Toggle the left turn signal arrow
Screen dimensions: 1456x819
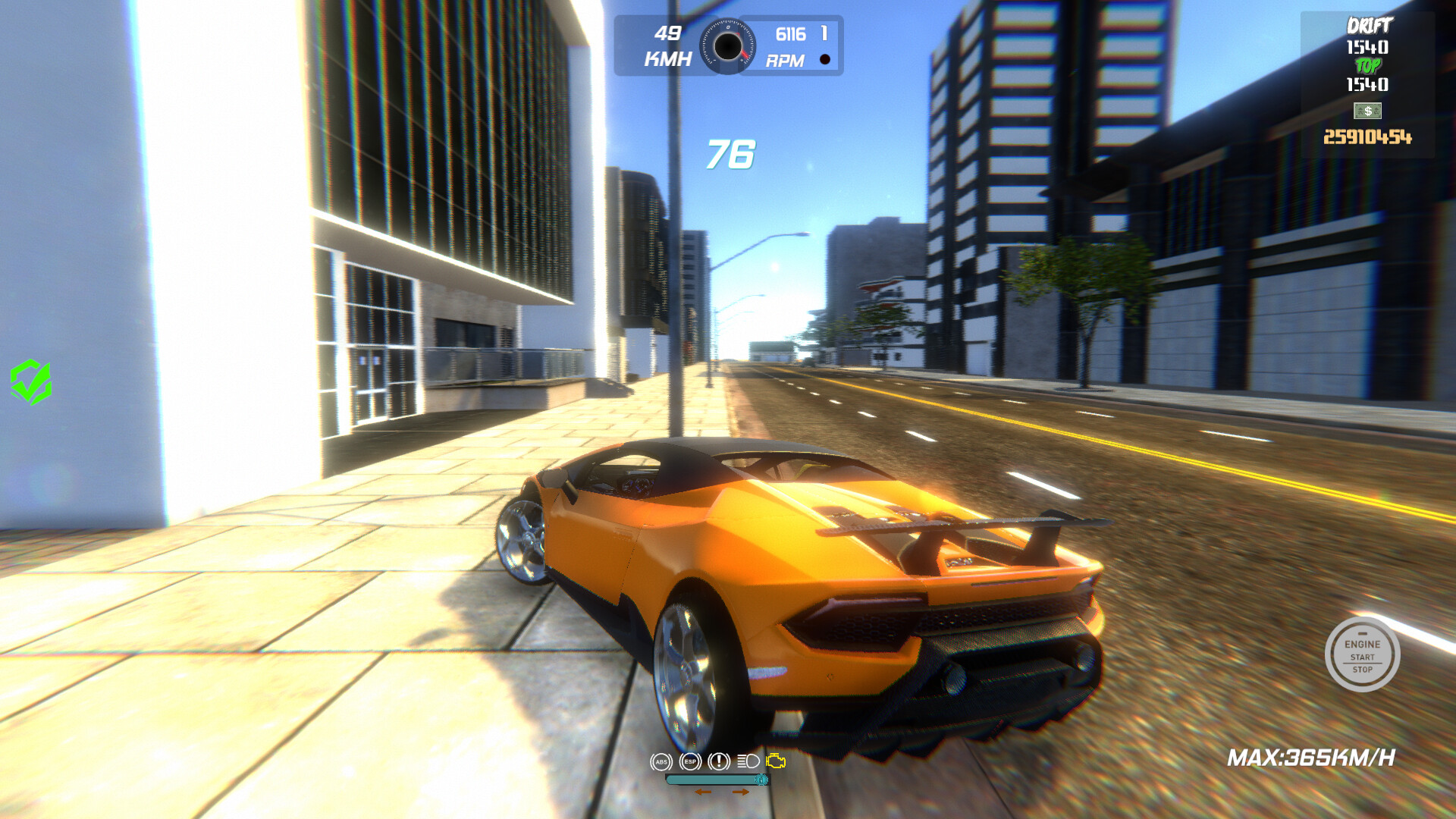[704, 792]
